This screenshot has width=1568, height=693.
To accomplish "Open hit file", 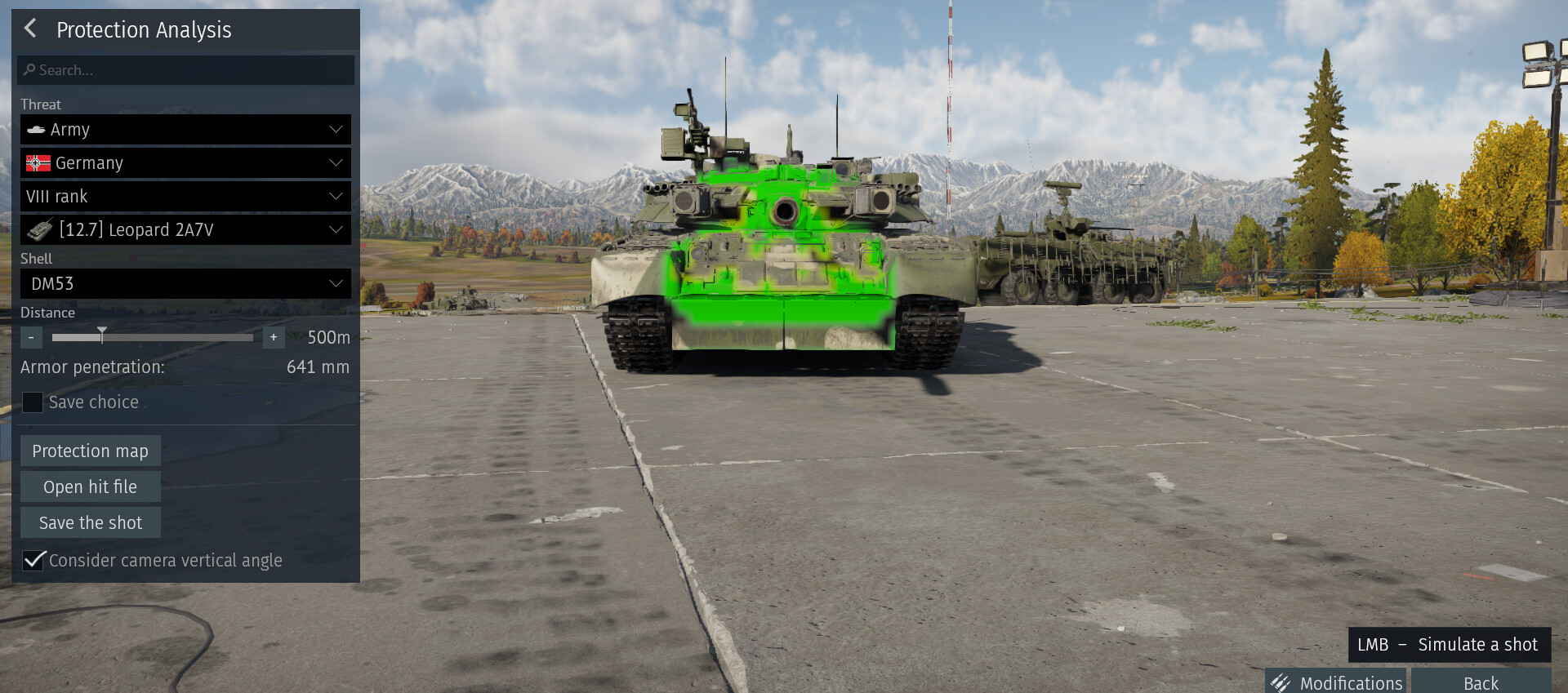I will tap(90, 487).
